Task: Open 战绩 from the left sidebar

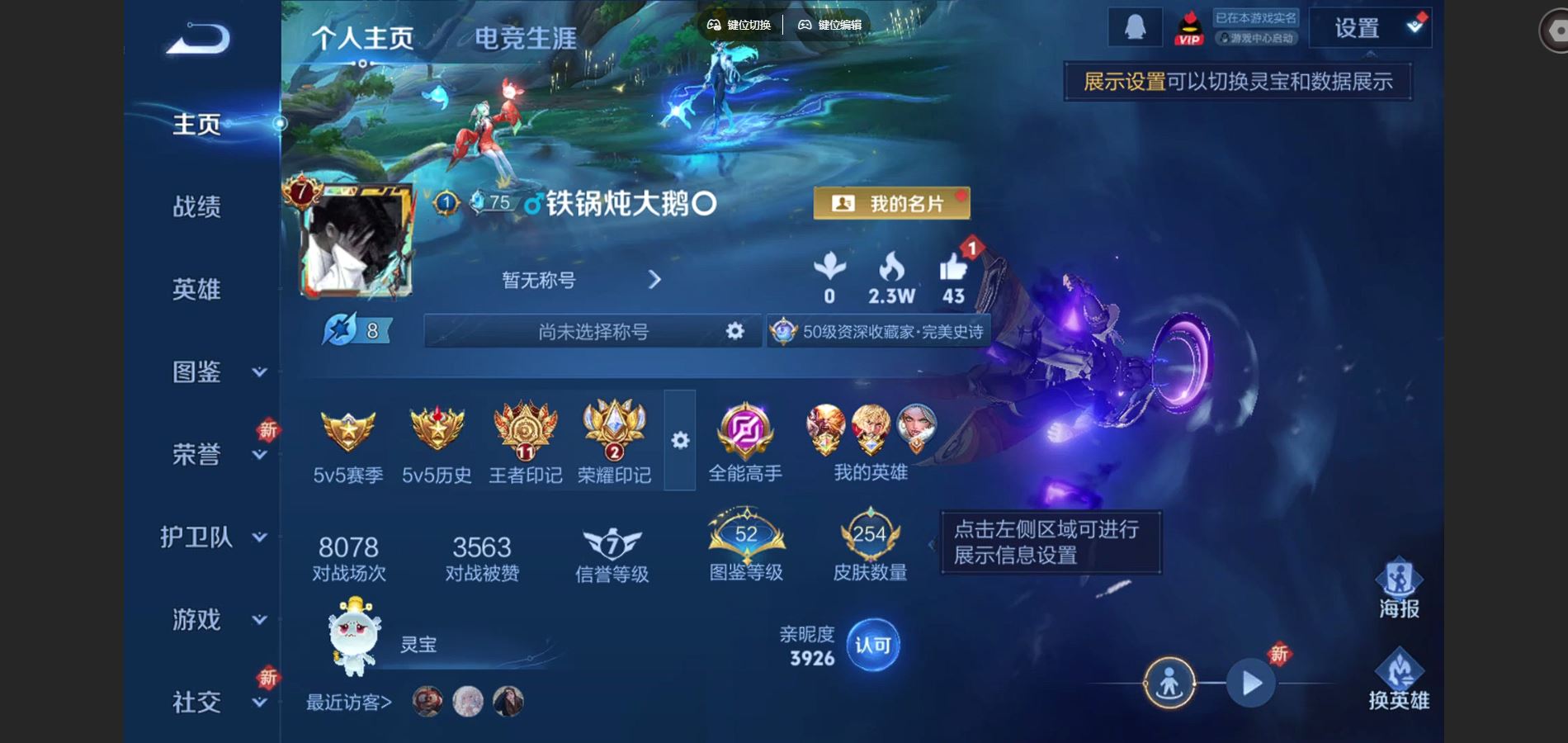Action: (x=198, y=207)
